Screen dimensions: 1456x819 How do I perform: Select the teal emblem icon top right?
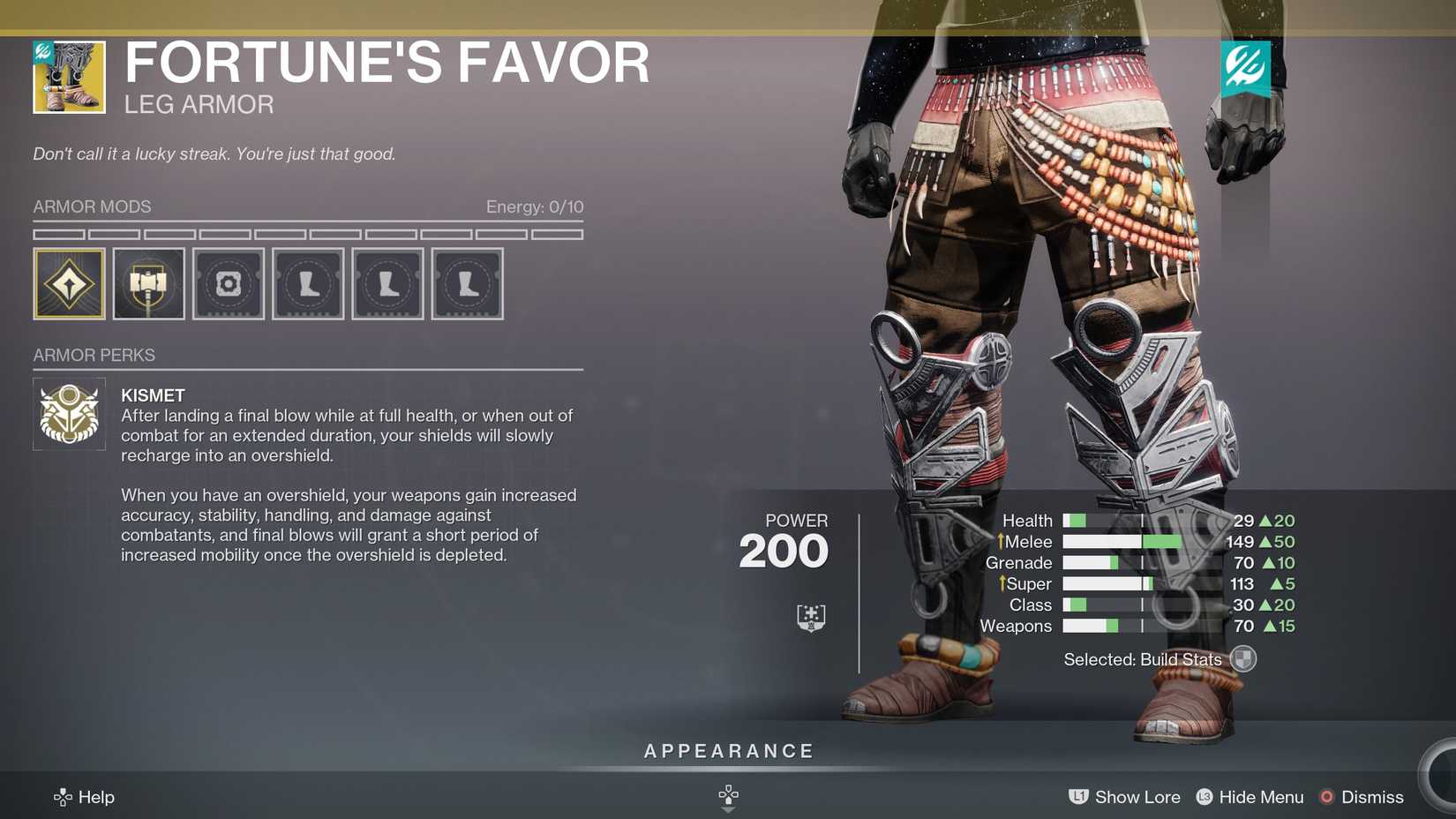1246,66
